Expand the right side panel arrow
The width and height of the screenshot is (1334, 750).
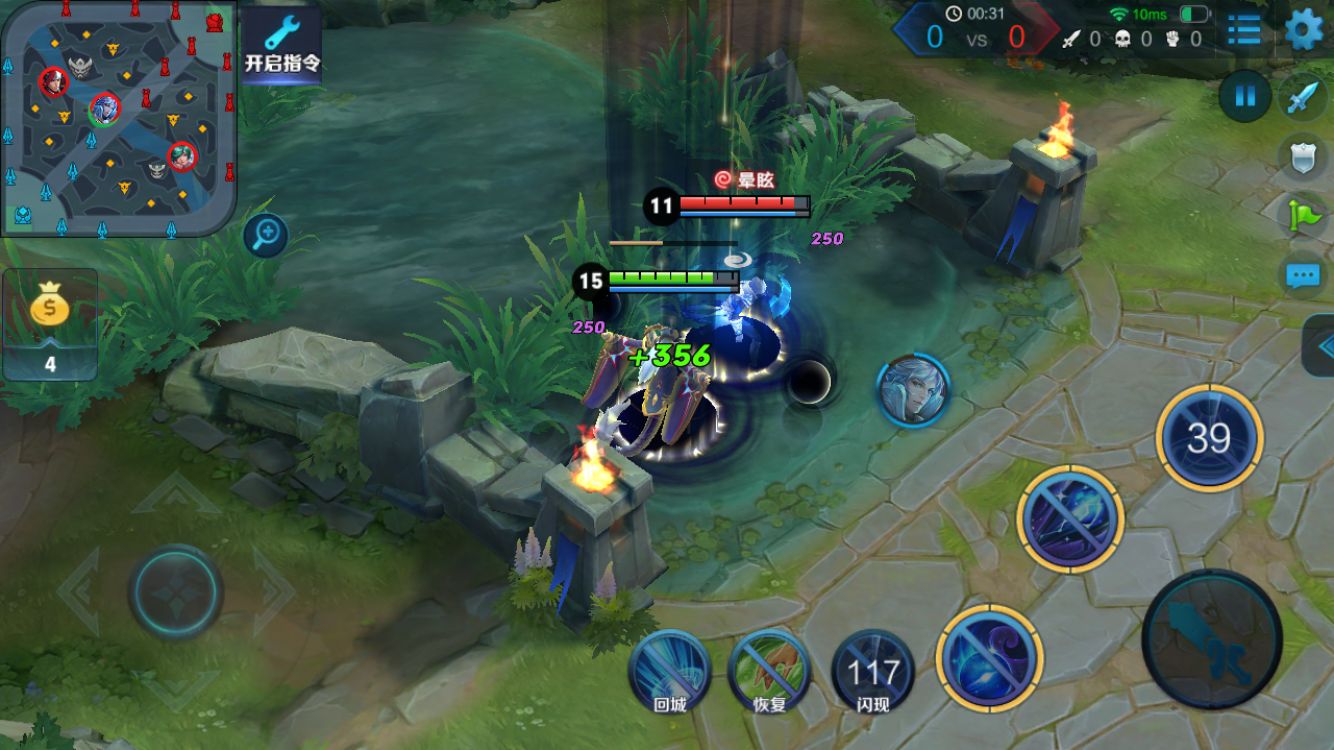[1322, 346]
